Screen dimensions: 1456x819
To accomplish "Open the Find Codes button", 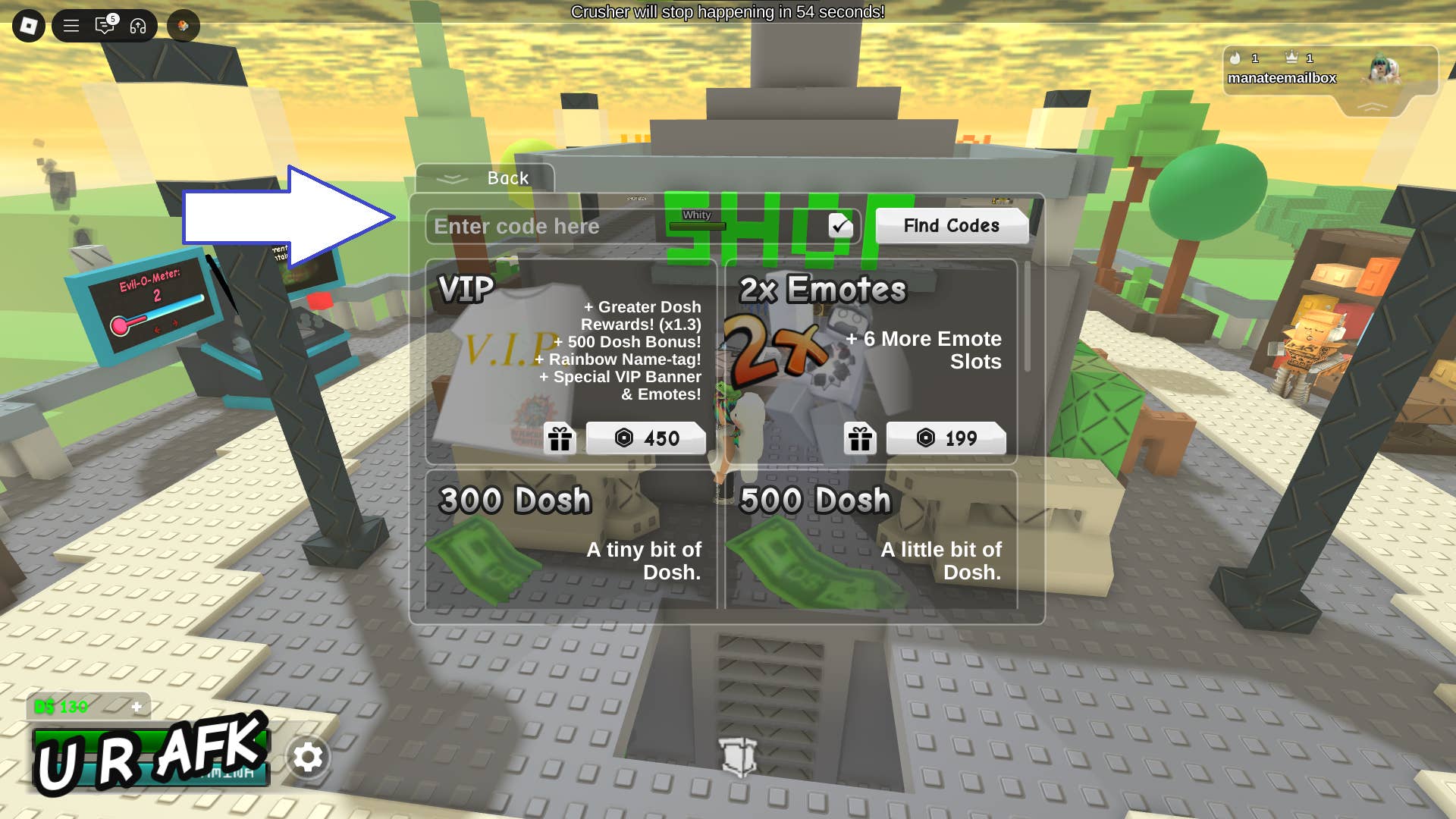I will [x=951, y=225].
